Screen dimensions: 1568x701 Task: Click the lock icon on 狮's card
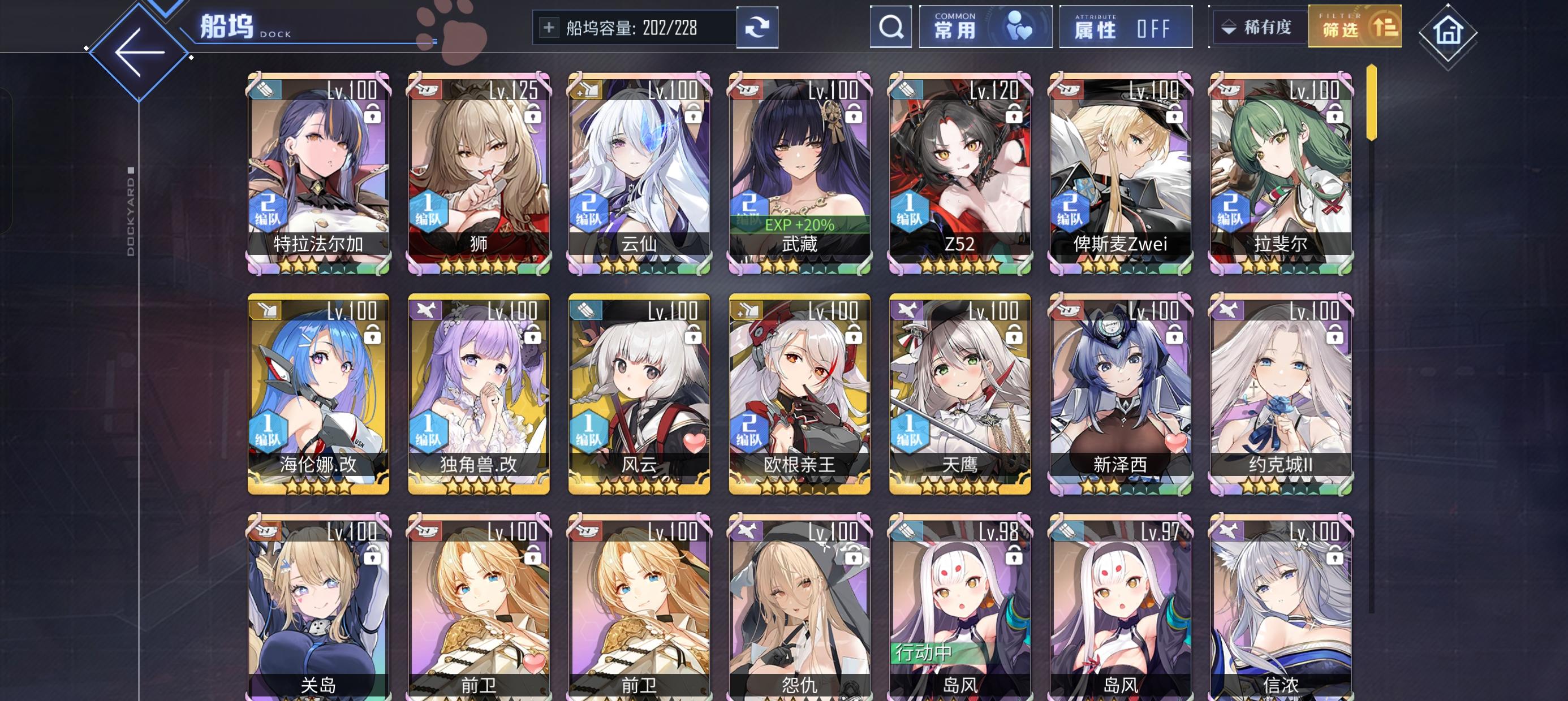[x=533, y=114]
